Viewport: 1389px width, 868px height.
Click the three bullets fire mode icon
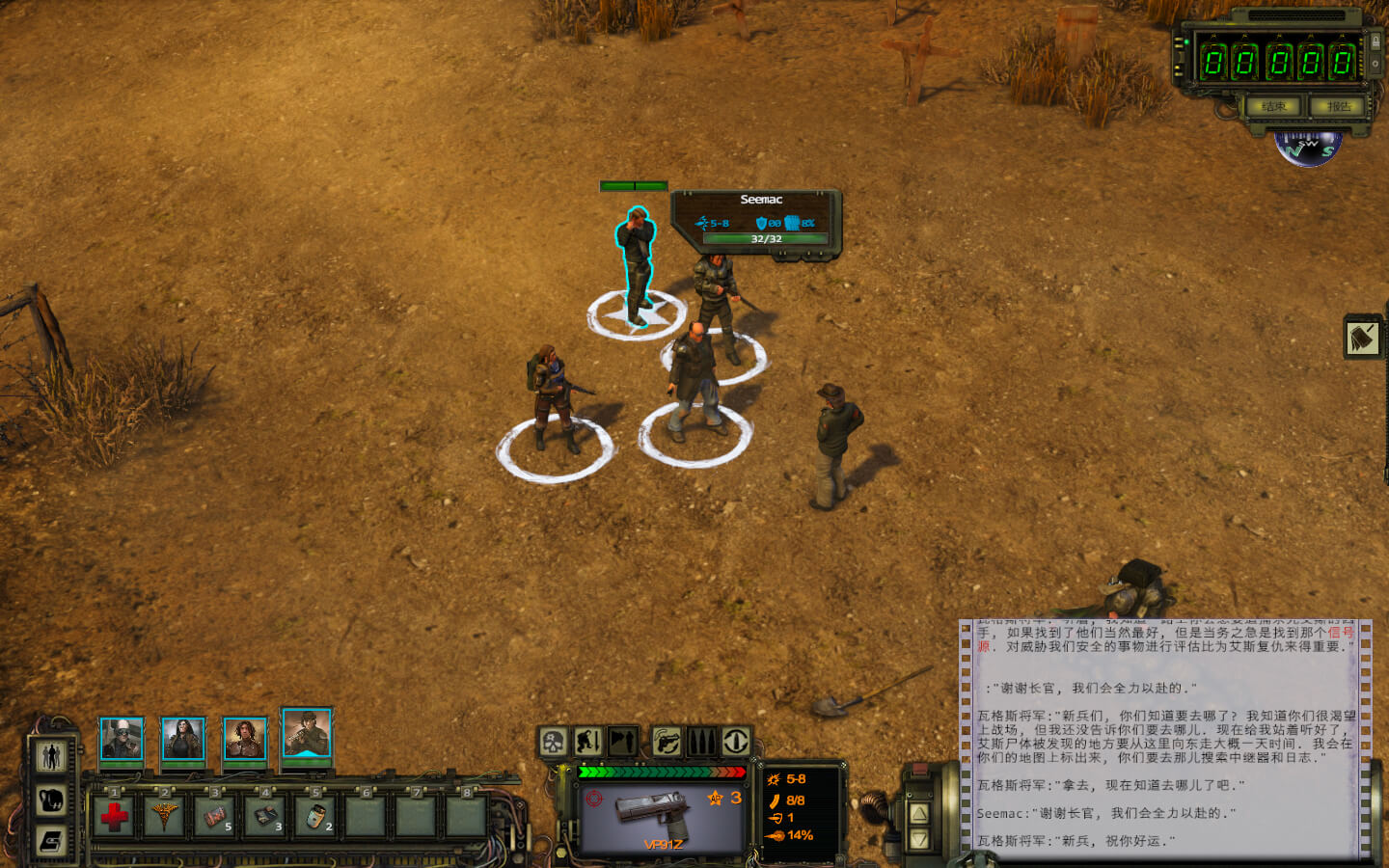pos(701,742)
